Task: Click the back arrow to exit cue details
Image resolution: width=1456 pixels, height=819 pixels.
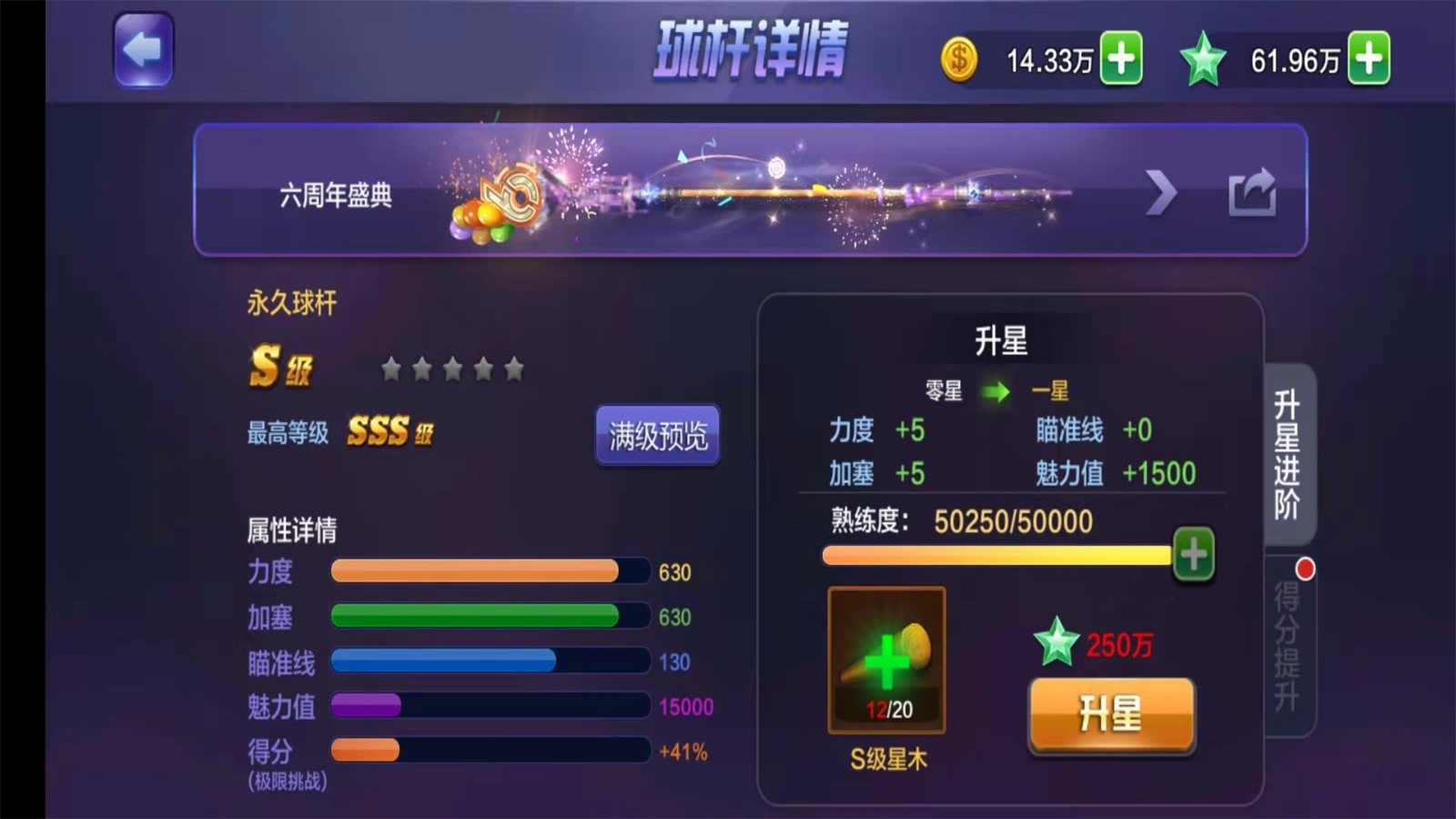Action: (x=144, y=50)
